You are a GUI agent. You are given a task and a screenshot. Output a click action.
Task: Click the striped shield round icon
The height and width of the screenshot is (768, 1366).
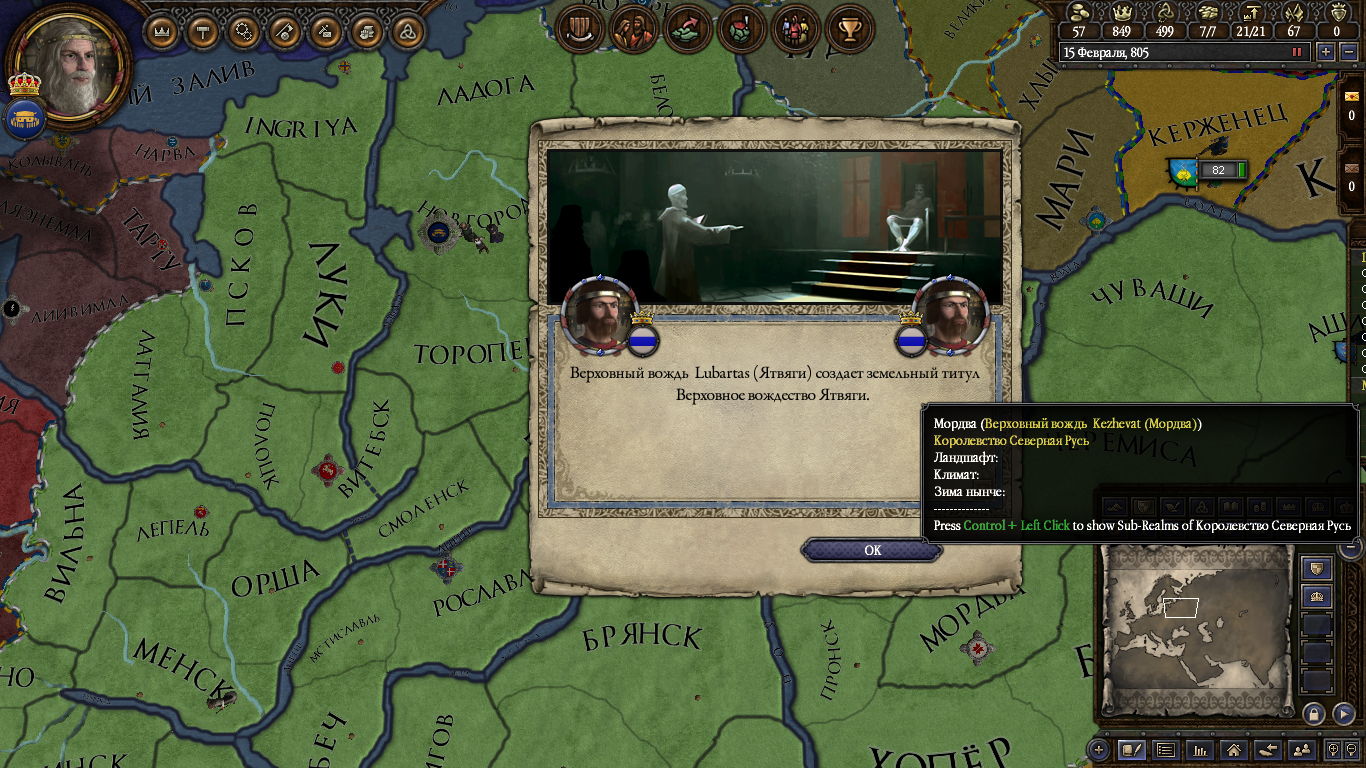577,29
